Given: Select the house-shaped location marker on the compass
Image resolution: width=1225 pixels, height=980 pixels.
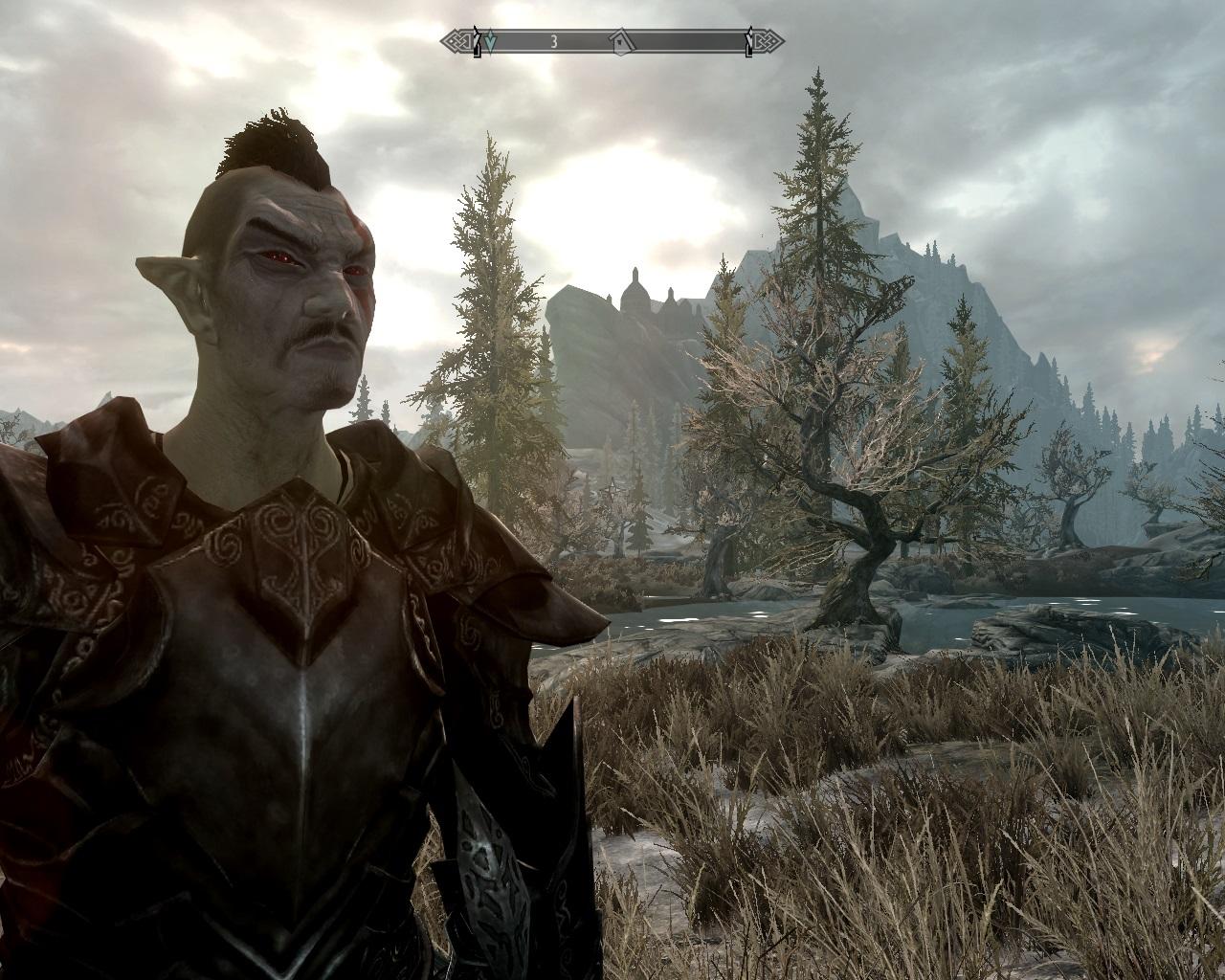Looking at the screenshot, I should point(621,41).
